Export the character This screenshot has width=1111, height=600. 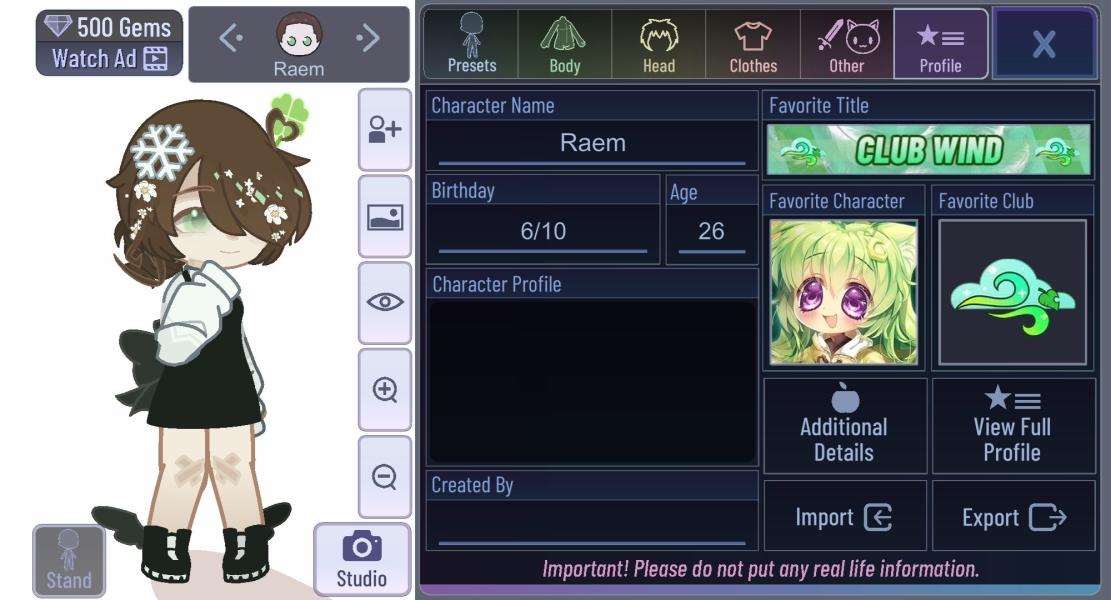(1013, 516)
